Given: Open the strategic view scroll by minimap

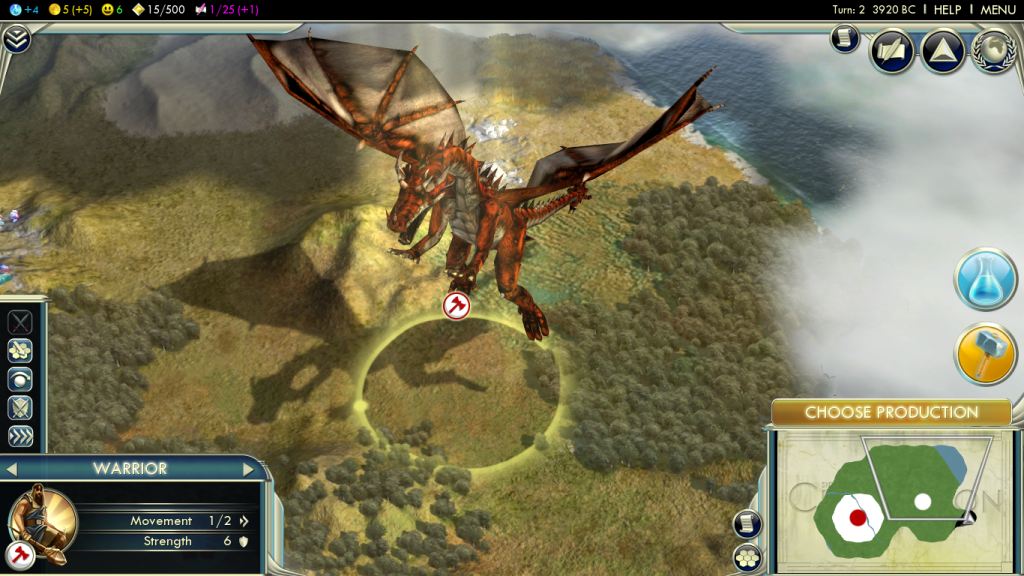Looking at the screenshot, I should click(x=746, y=524).
